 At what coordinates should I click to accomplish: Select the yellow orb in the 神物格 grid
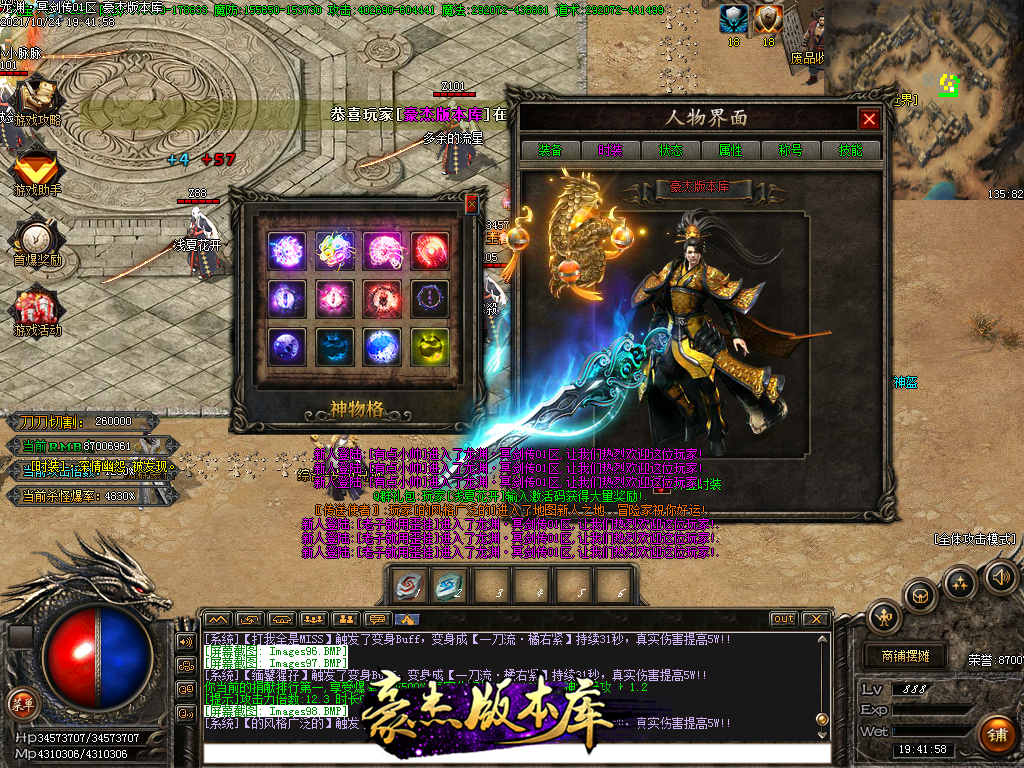[x=431, y=346]
